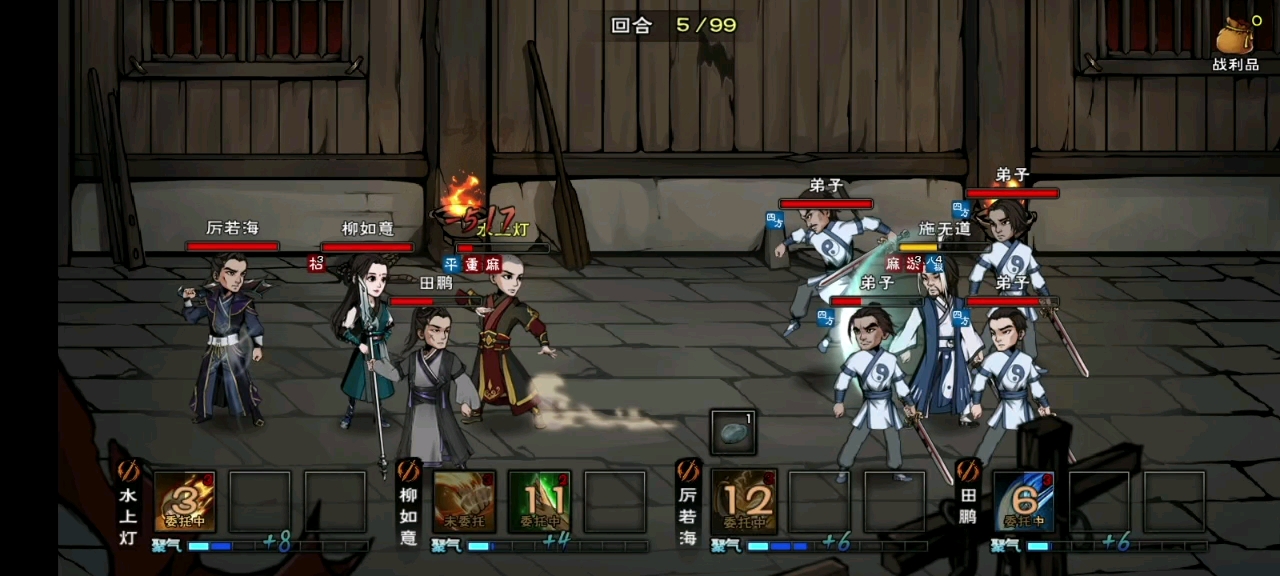Select 田鹏's blue skill with cooldown 6

1024,502
